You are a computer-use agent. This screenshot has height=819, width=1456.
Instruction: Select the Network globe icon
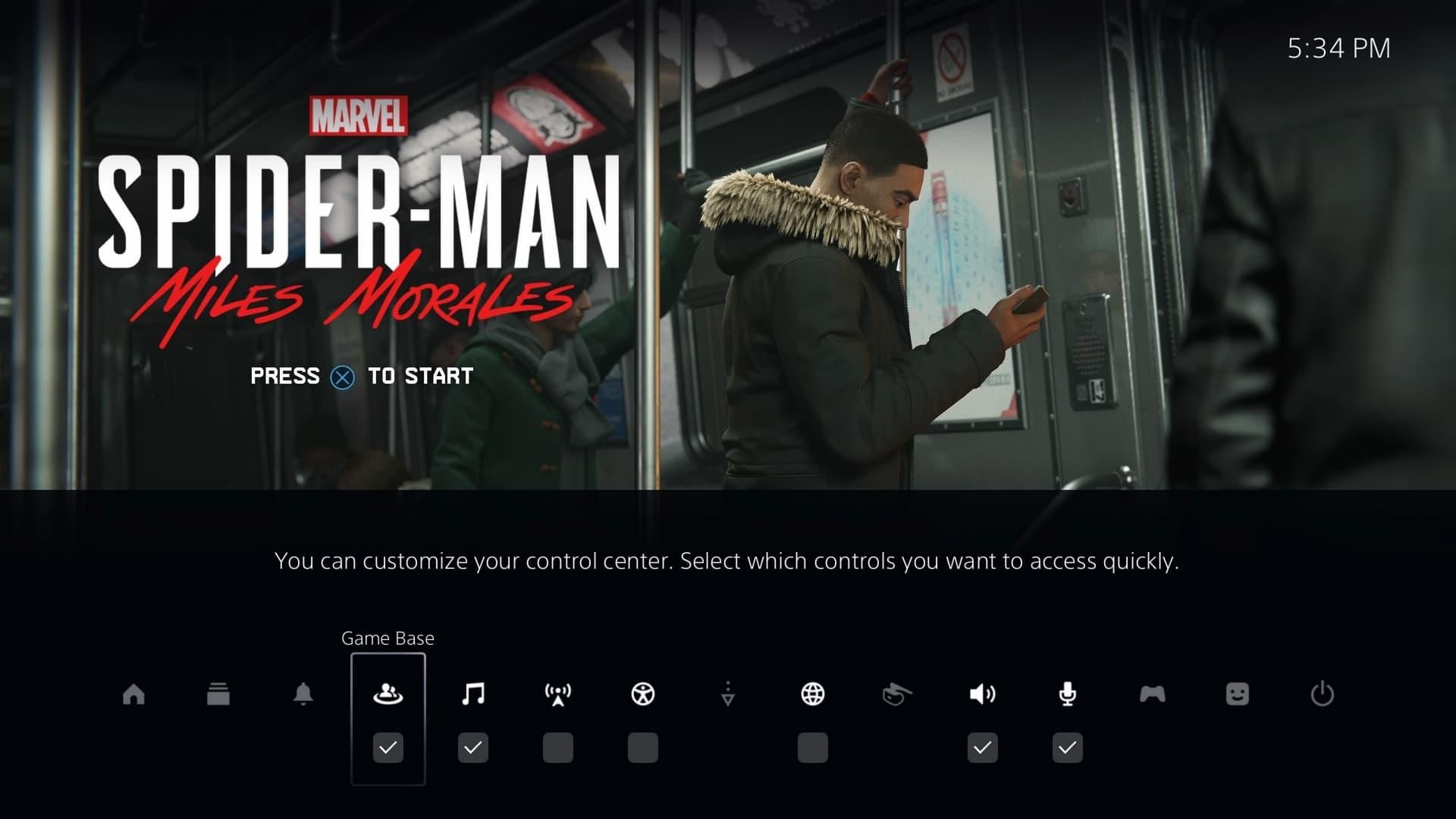tap(813, 695)
